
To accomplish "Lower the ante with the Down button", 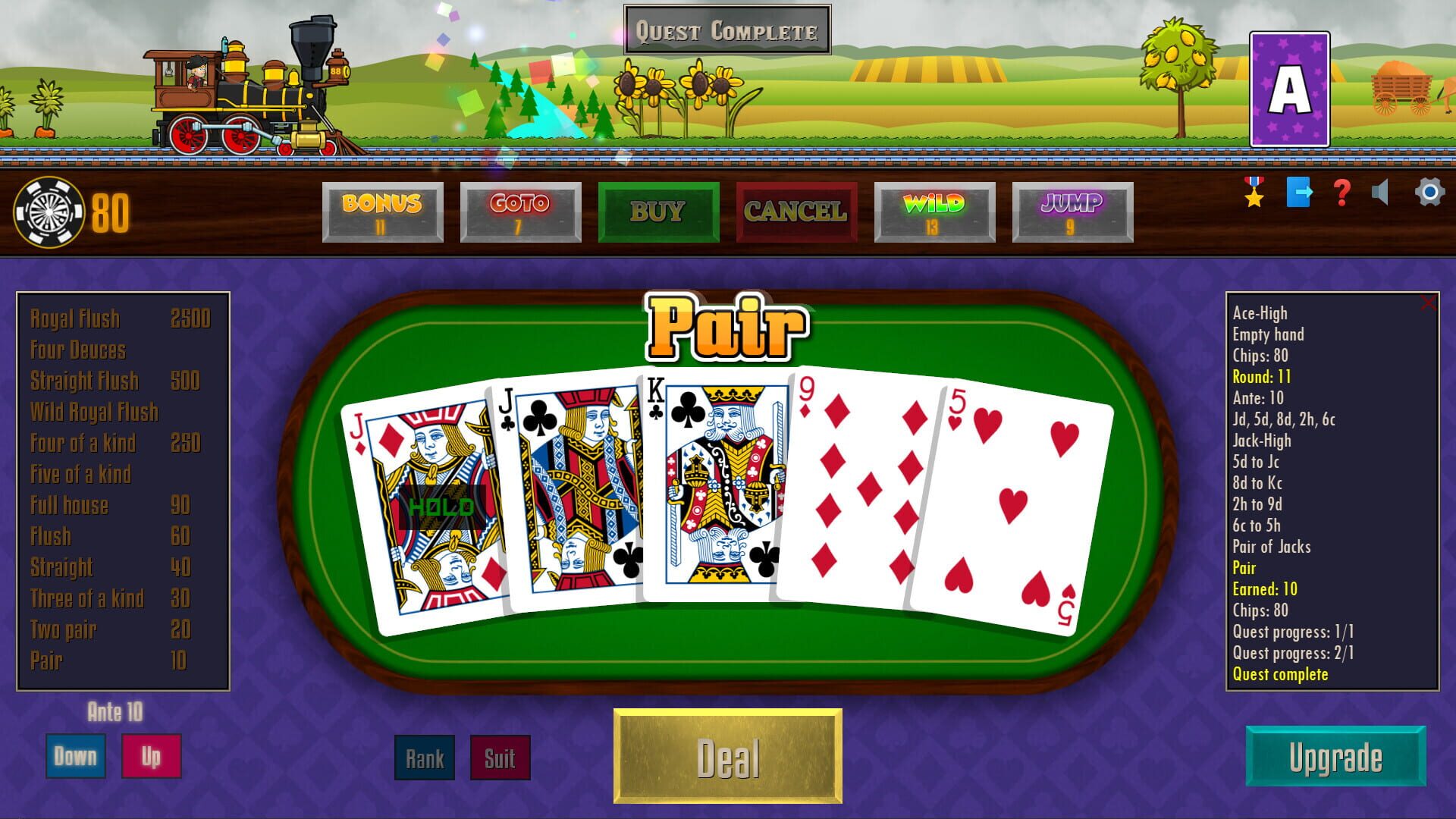I will click(74, 755).
